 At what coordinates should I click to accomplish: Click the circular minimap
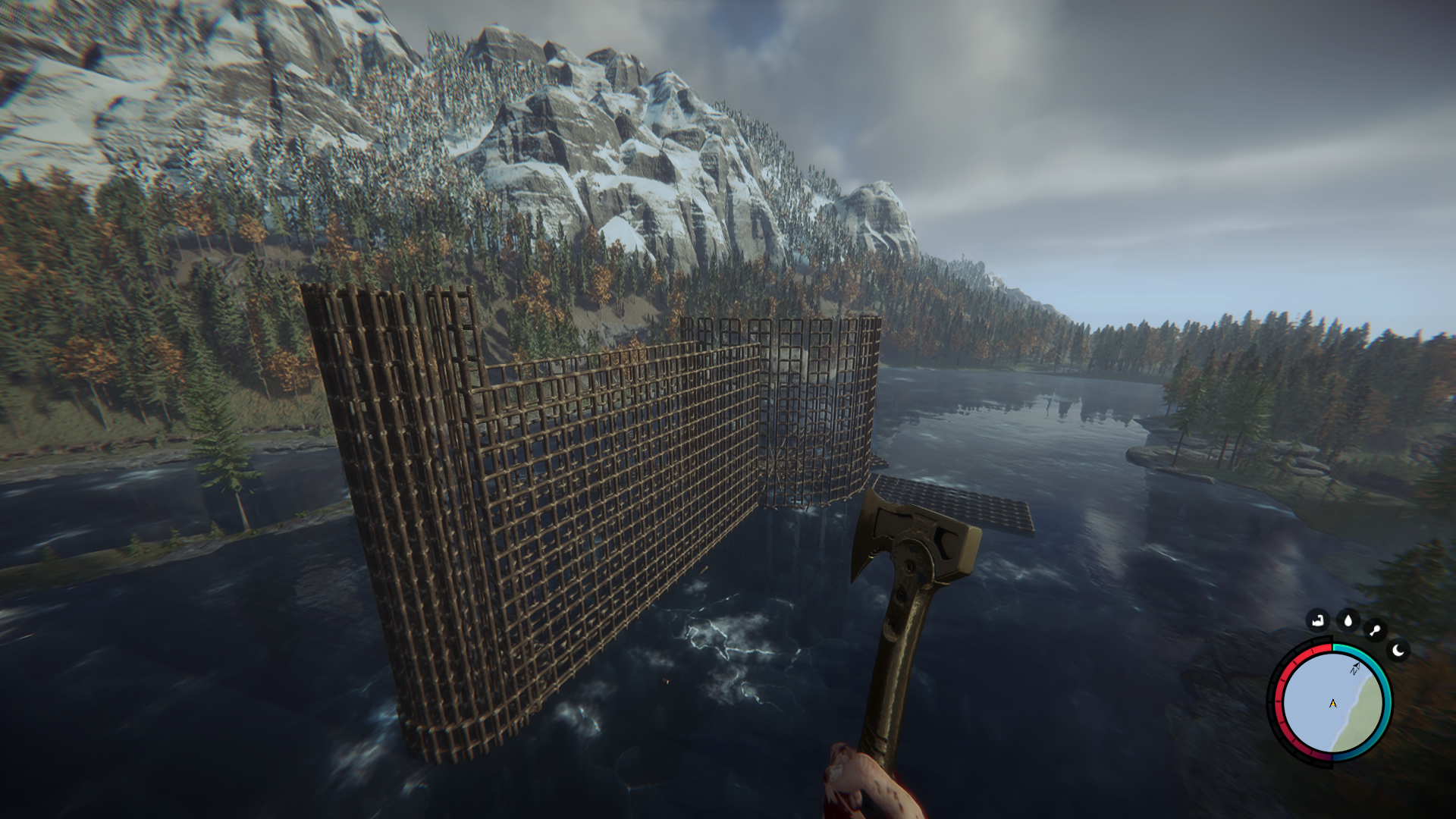tap(1332, 703)
